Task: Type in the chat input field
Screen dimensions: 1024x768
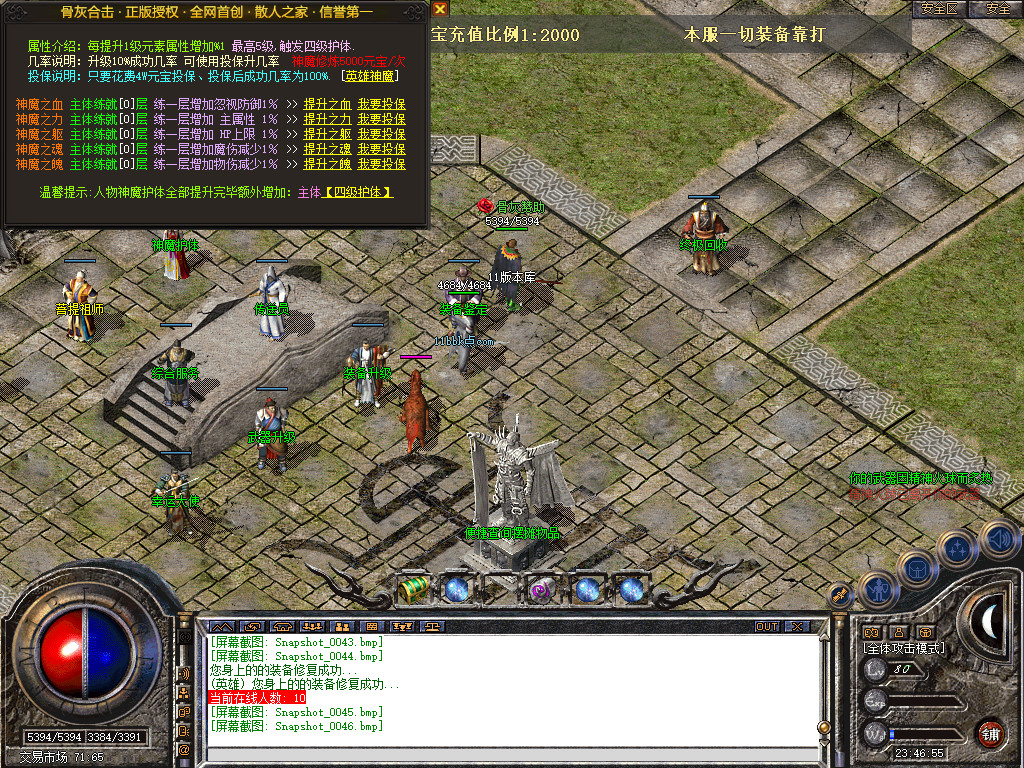Action: point(500,755)
